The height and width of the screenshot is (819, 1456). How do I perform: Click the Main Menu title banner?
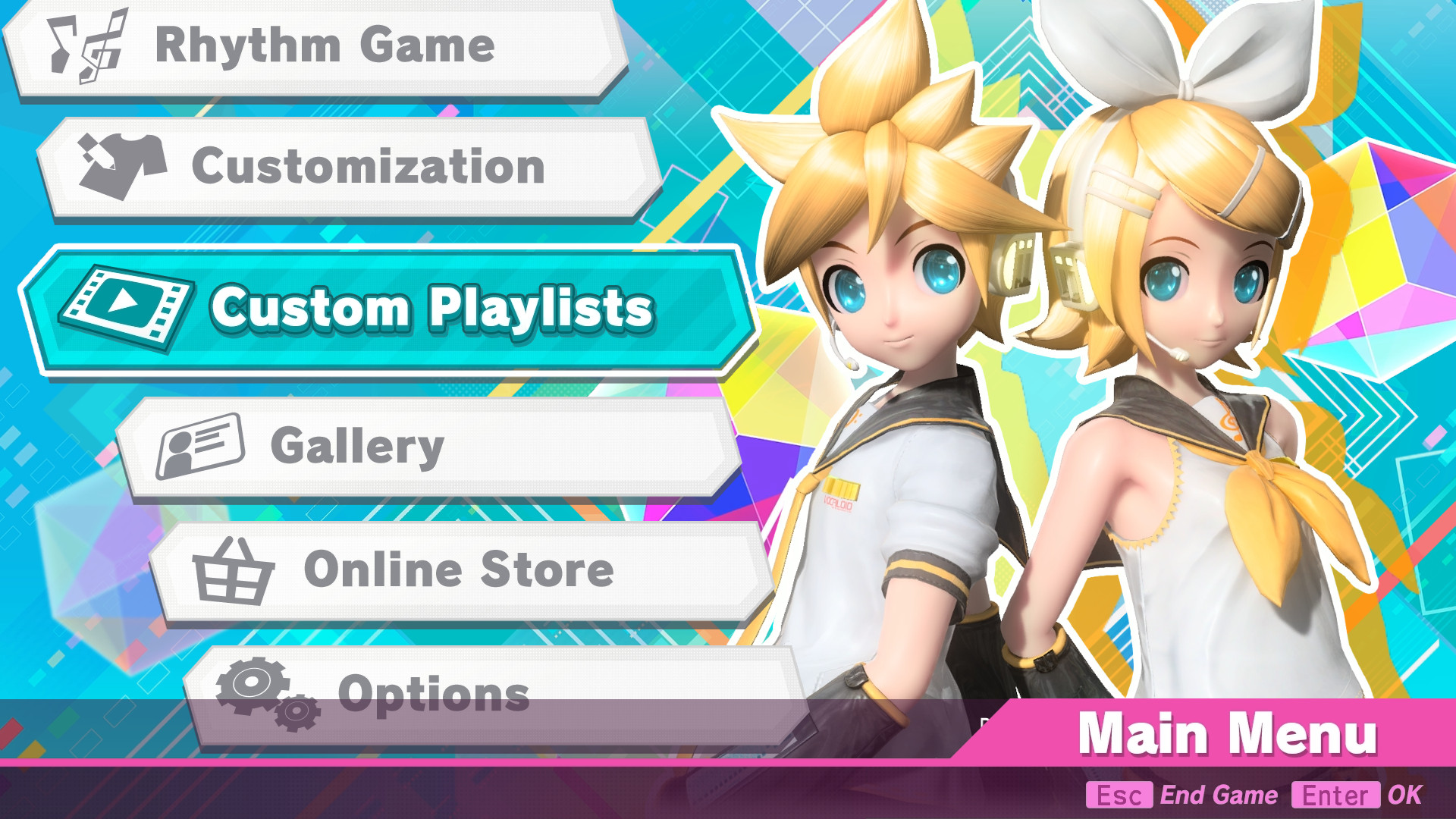coord(1228,732)
